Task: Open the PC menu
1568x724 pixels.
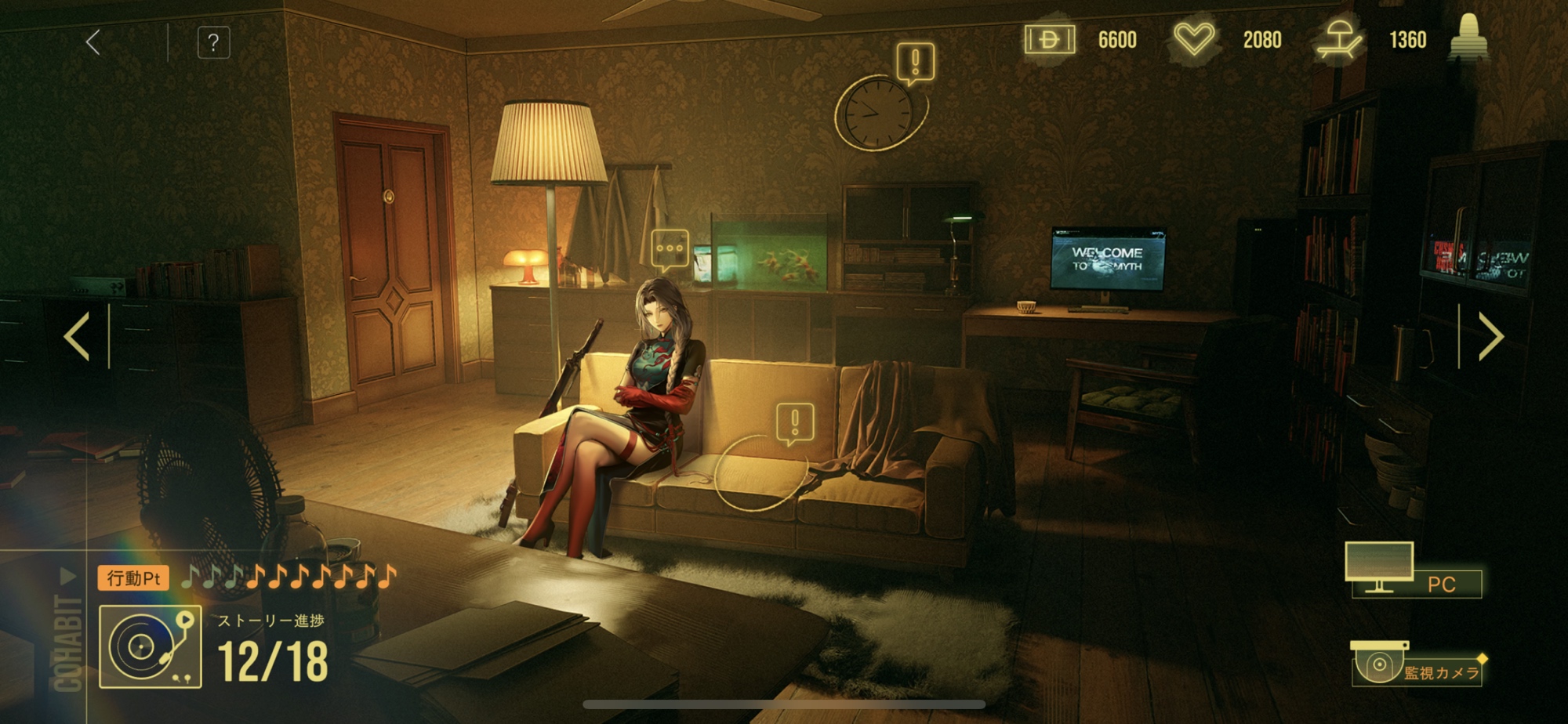Action: click(1414, 571)
